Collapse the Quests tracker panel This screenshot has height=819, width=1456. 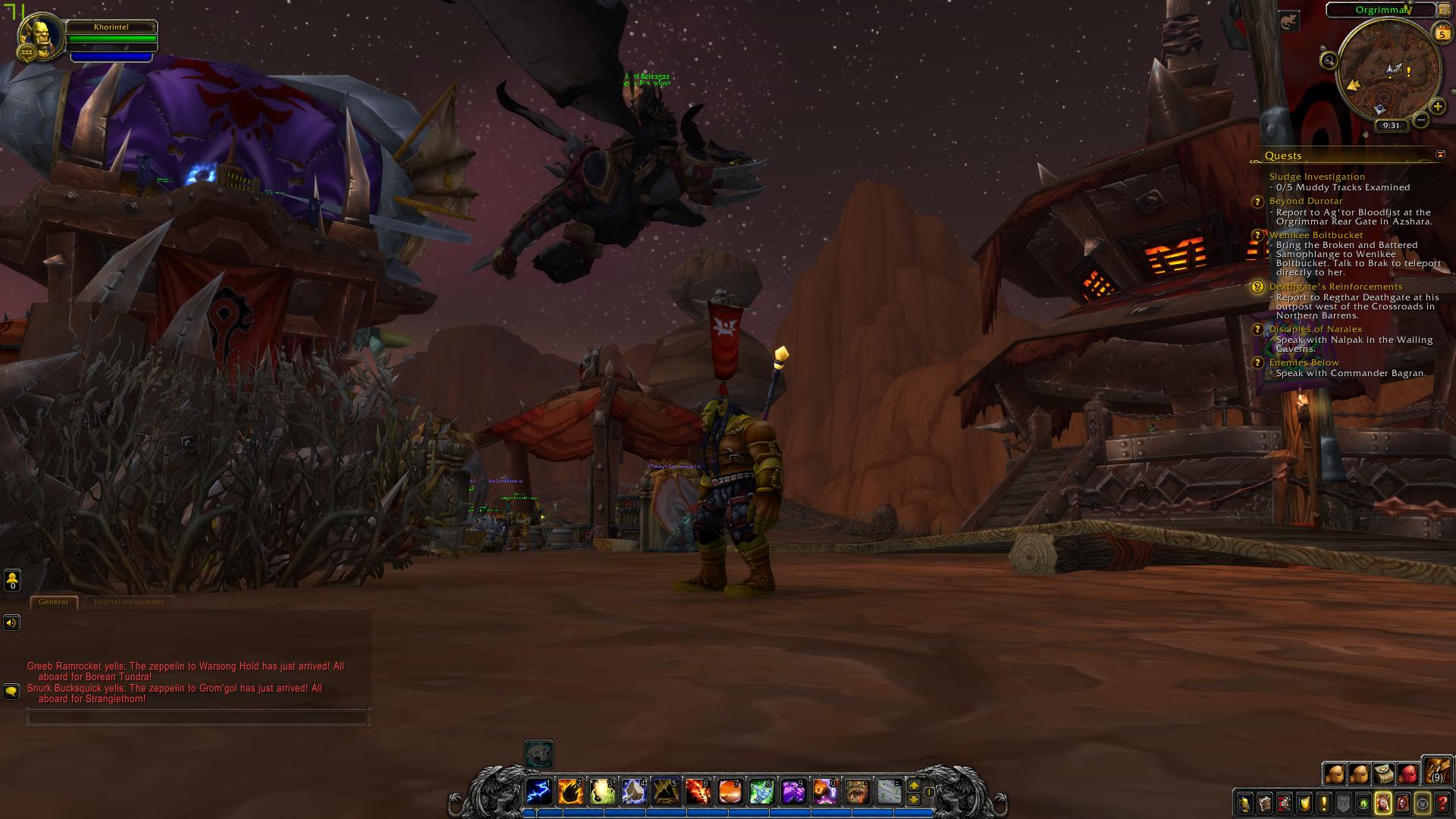click(1440, 155)
